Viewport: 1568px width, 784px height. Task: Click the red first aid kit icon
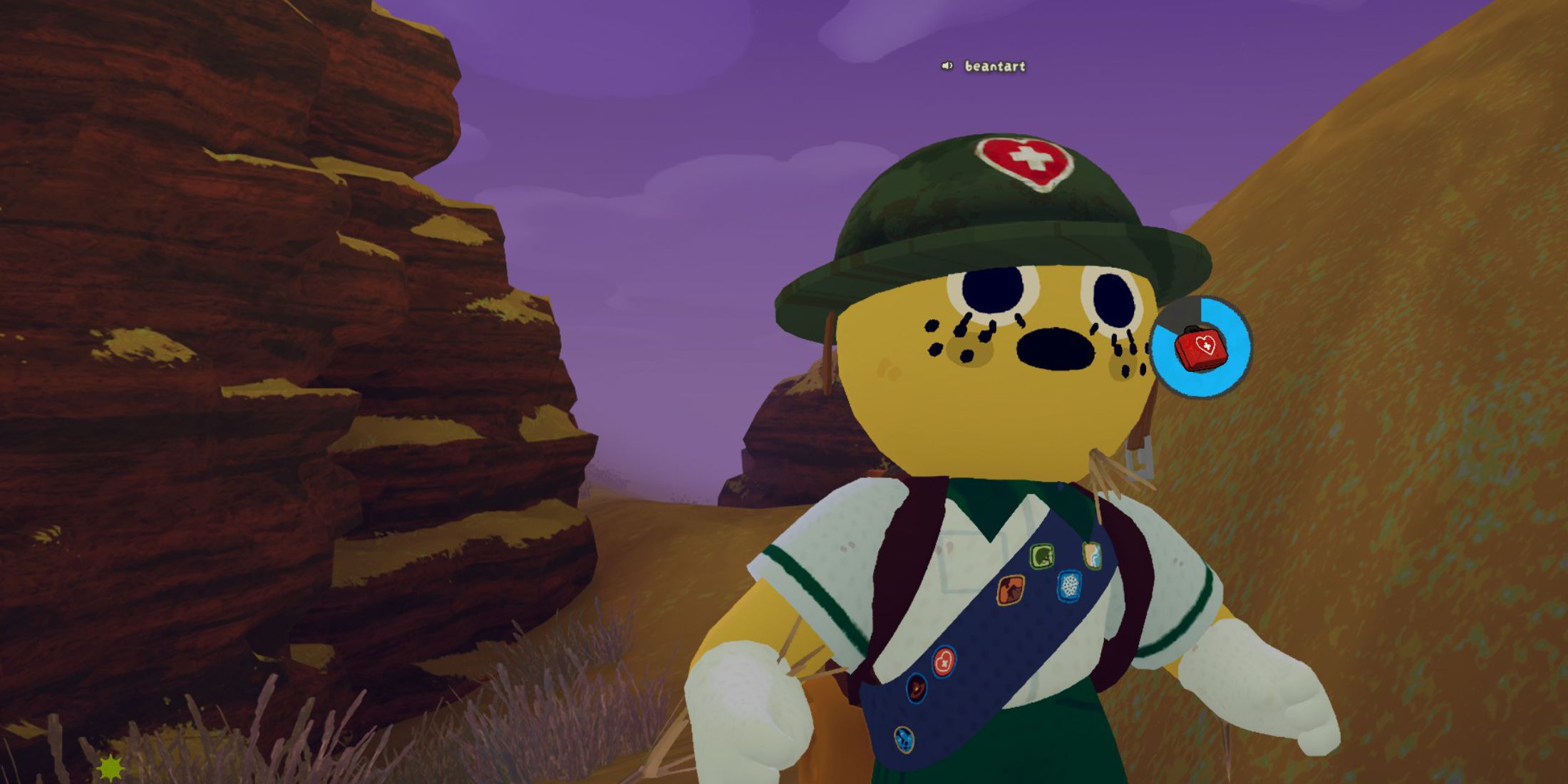tap(1201, 348)
